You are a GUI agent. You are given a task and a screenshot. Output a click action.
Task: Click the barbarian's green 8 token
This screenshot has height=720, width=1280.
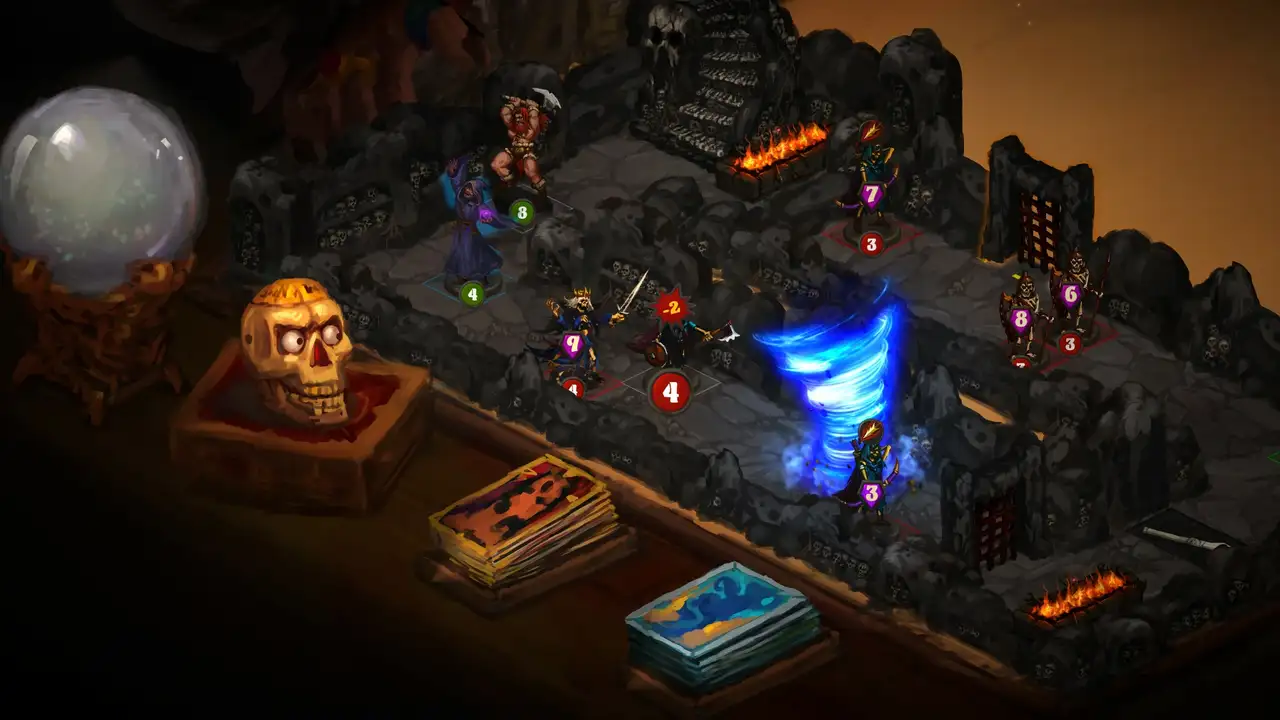[x=519, y=213]
